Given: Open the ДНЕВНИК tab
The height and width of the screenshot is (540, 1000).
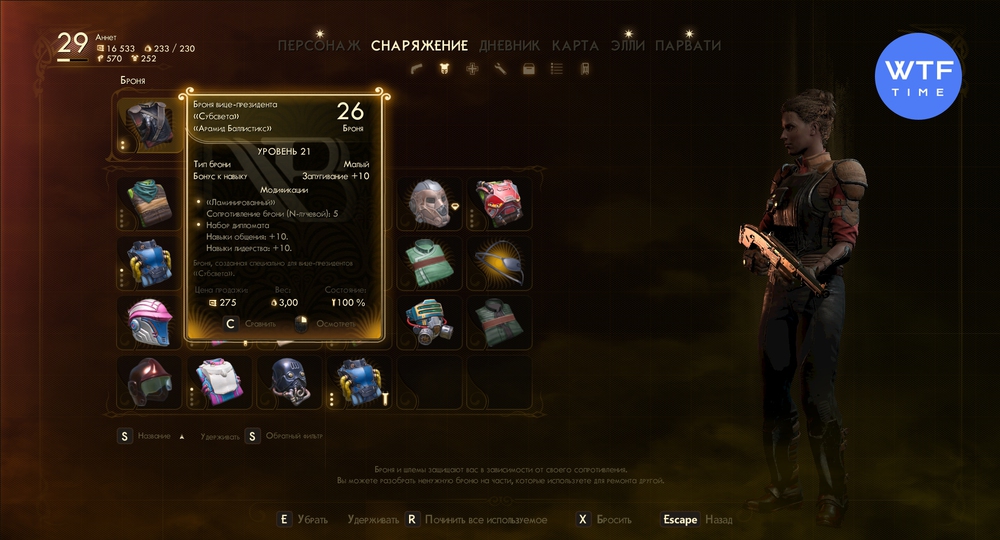Looking at the screenshot, I should point(509,45).
